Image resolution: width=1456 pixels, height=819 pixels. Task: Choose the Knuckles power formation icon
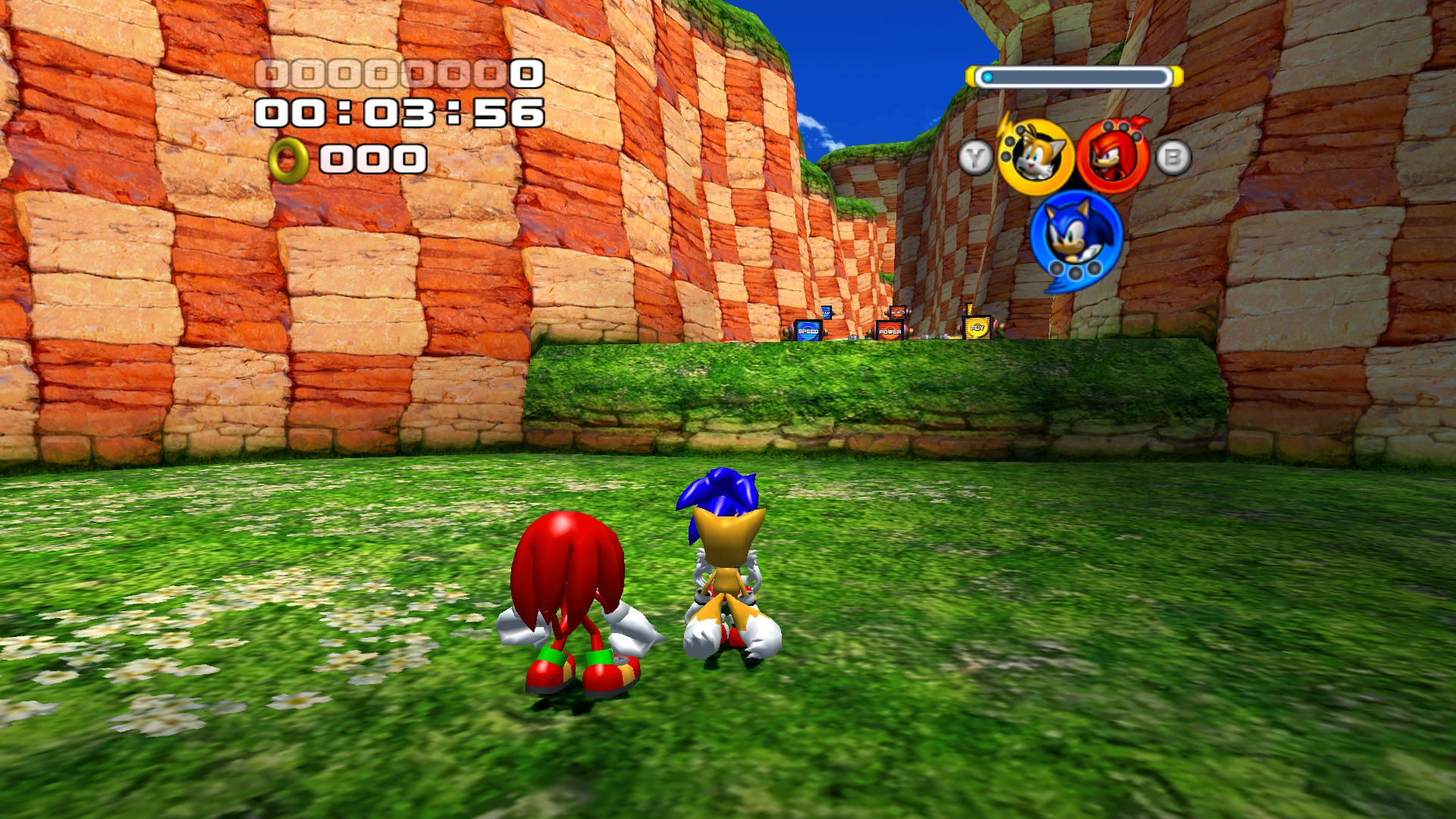(1112, 158)
